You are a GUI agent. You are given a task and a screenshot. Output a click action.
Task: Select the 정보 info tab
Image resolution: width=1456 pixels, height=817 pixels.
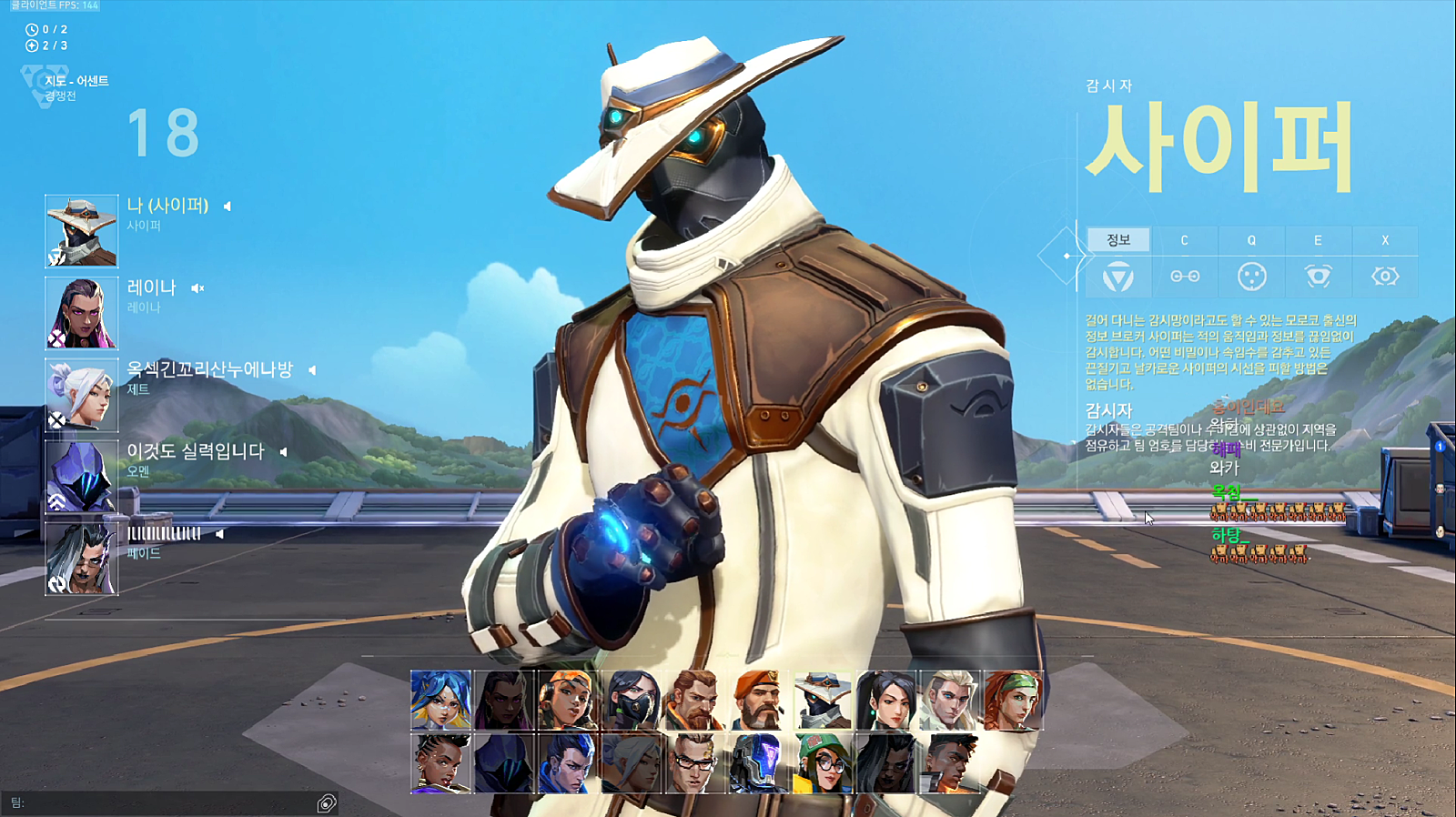click(1118, 240)
